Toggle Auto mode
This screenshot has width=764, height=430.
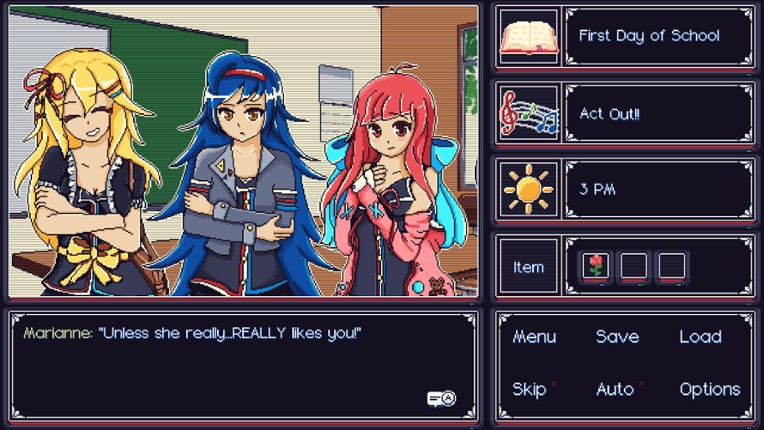615,389
